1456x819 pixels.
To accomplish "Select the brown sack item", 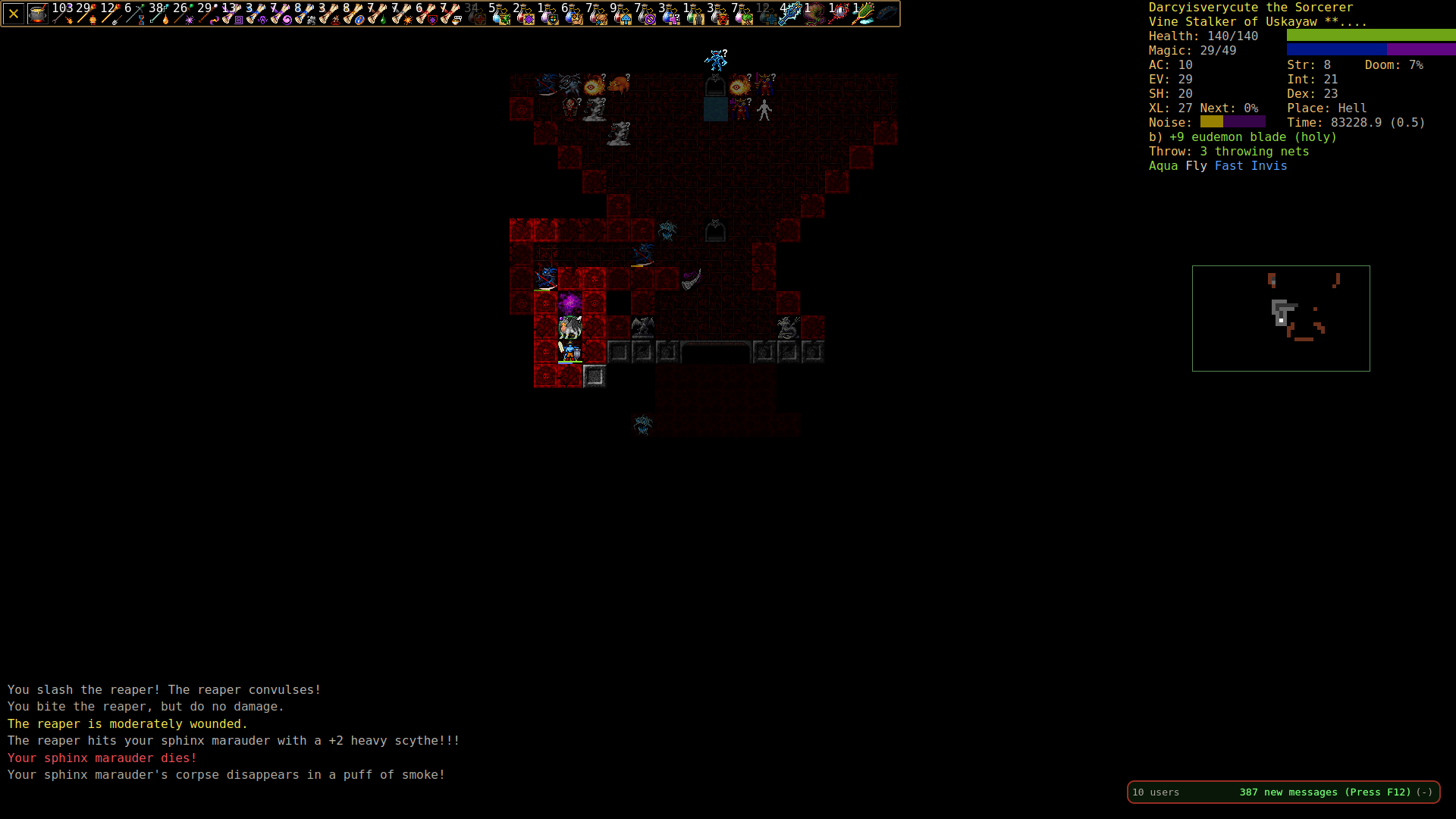I will pyautogui.click(x=814, y=14).
